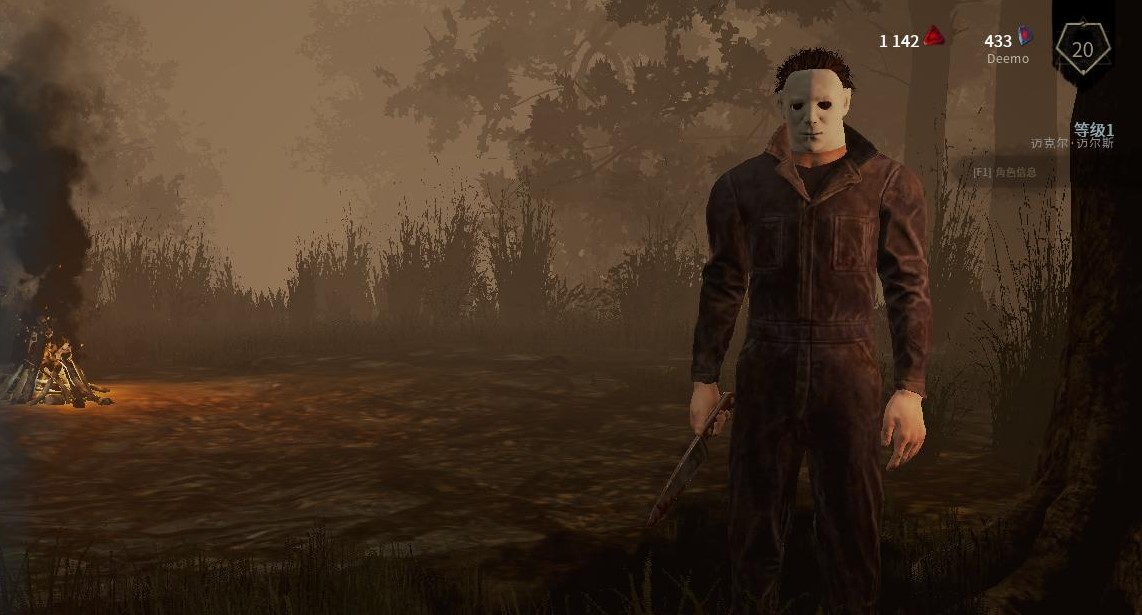The height and width of the screenshot is (615, 1142).
Task: Click the iridescent shards currency icon
Action: pos(1025,37)
